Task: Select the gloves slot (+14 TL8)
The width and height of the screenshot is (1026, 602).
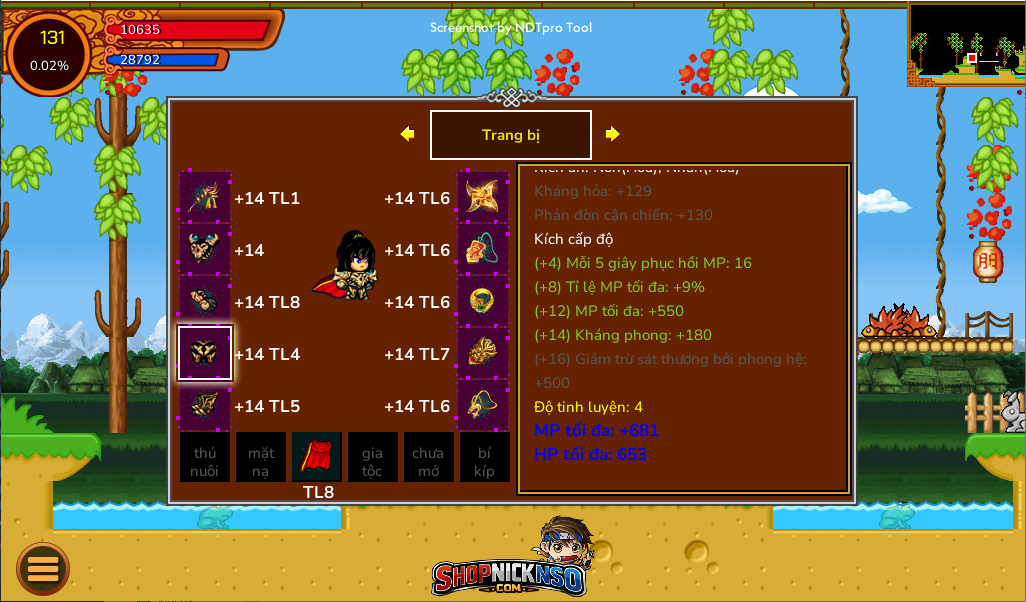Action: click(x=205, y=301)
